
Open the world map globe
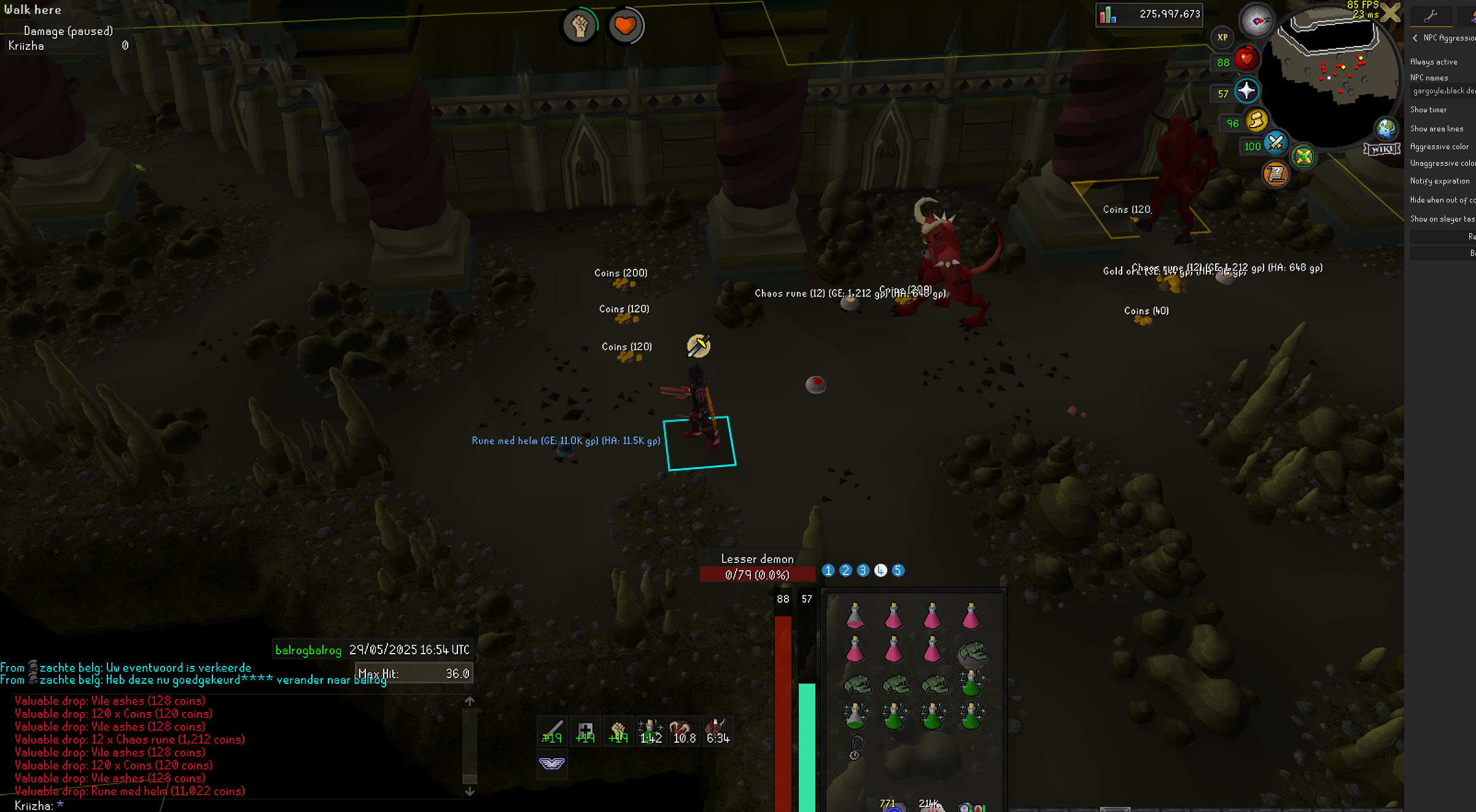tap(1385, 128)
